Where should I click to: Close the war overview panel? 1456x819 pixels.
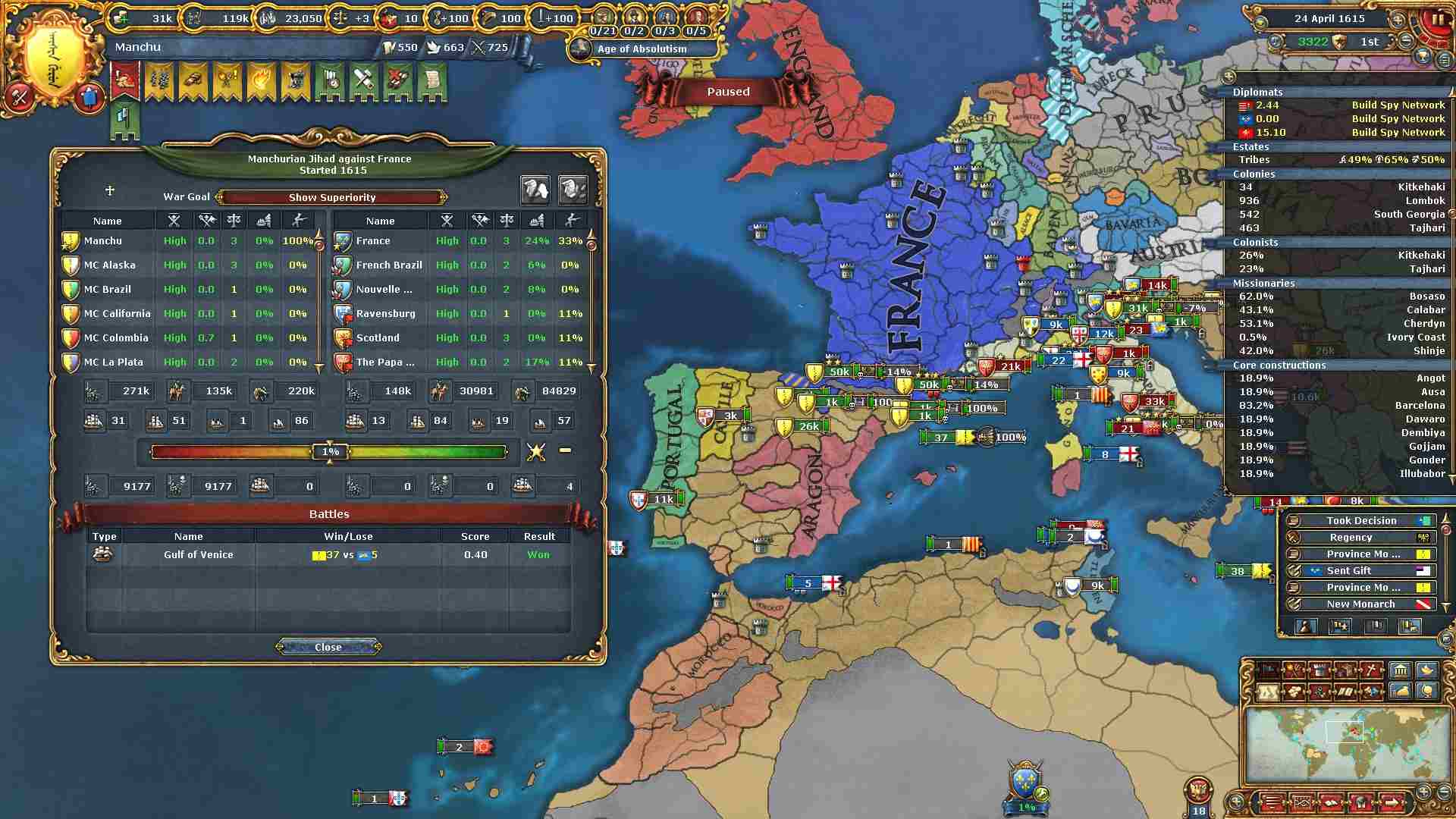click(x=328, y=647)
